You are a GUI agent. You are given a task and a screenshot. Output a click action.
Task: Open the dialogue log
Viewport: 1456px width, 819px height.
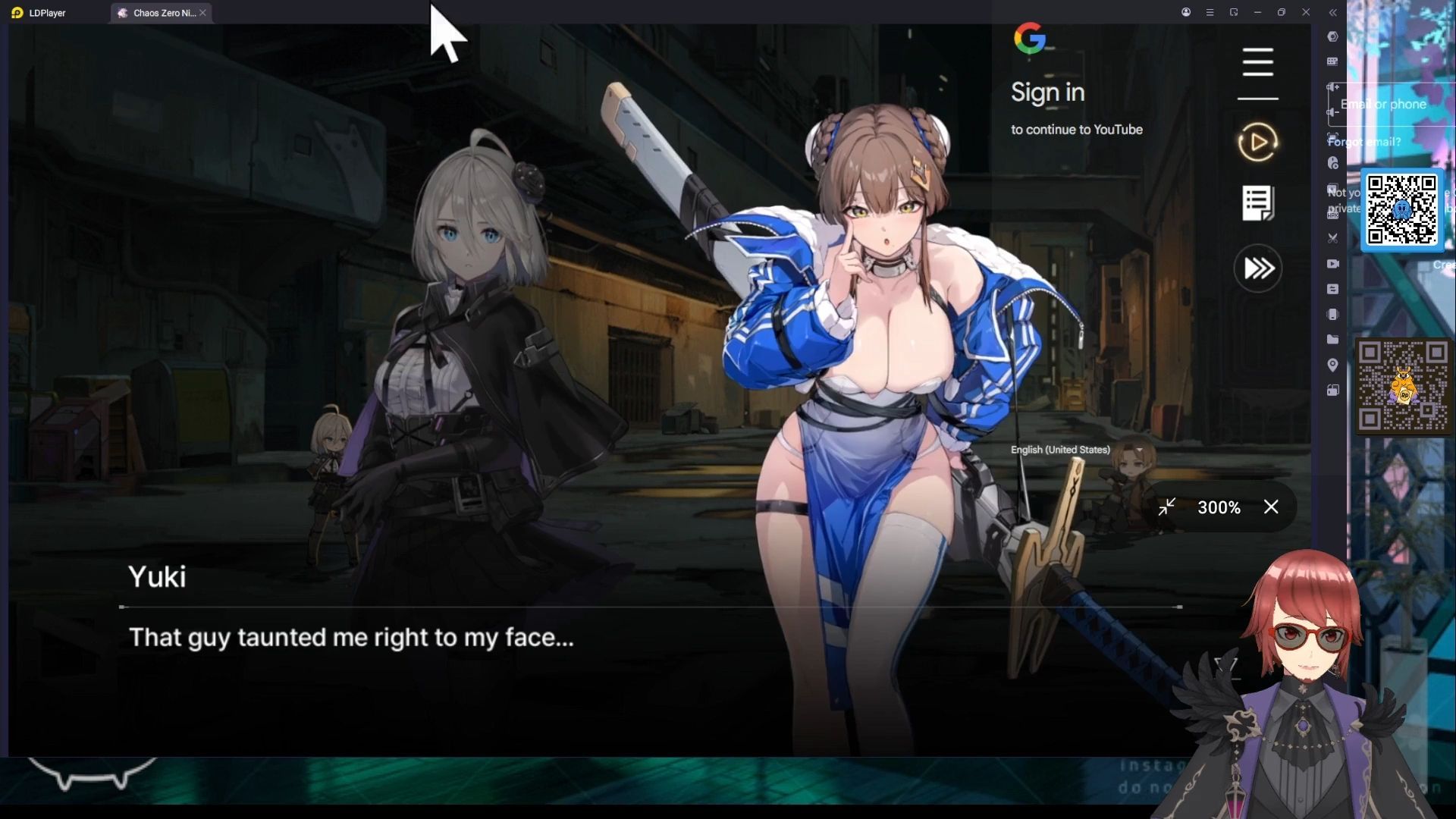1257,203
